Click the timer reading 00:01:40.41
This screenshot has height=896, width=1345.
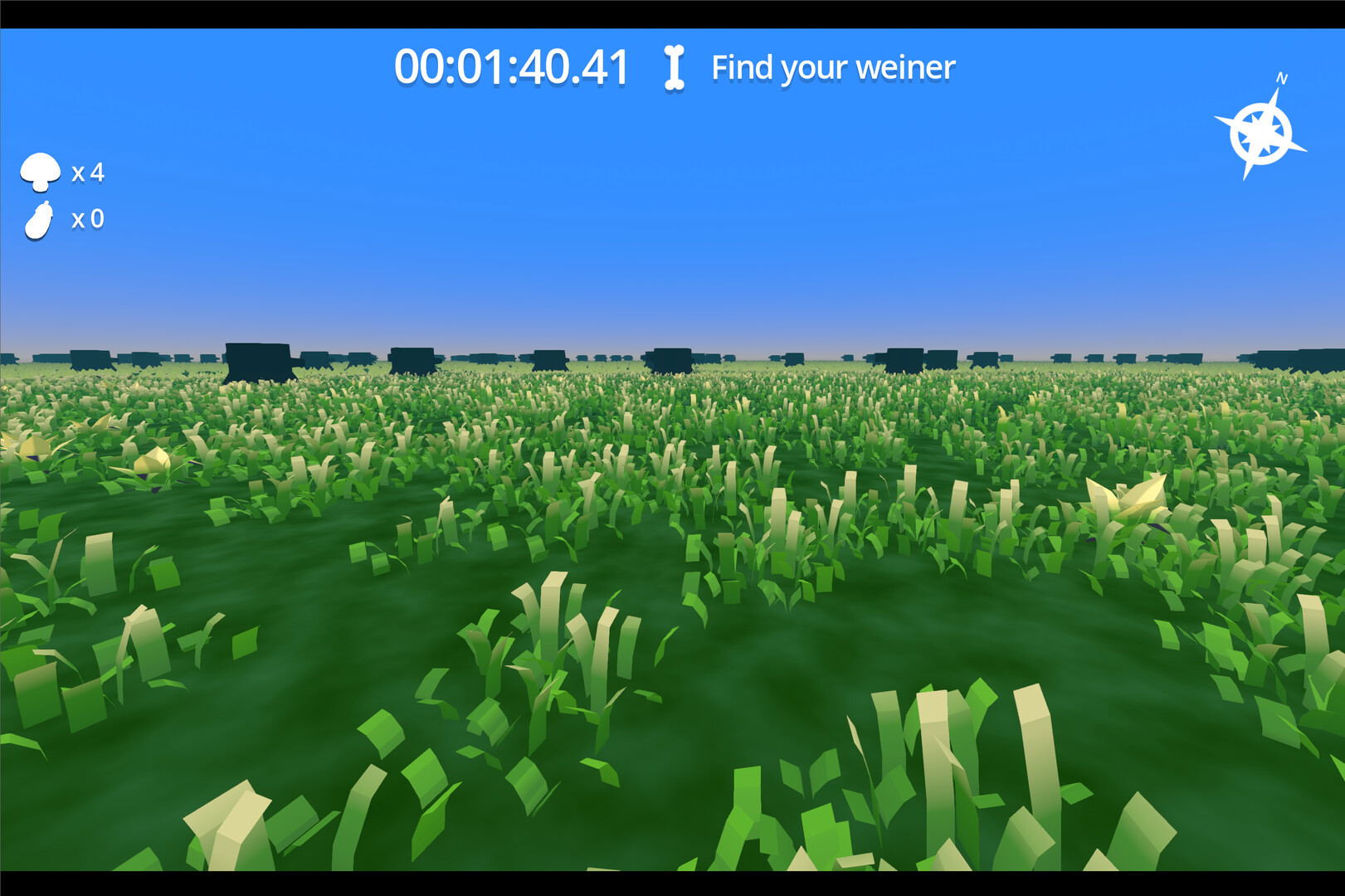(x=512, y=65)
